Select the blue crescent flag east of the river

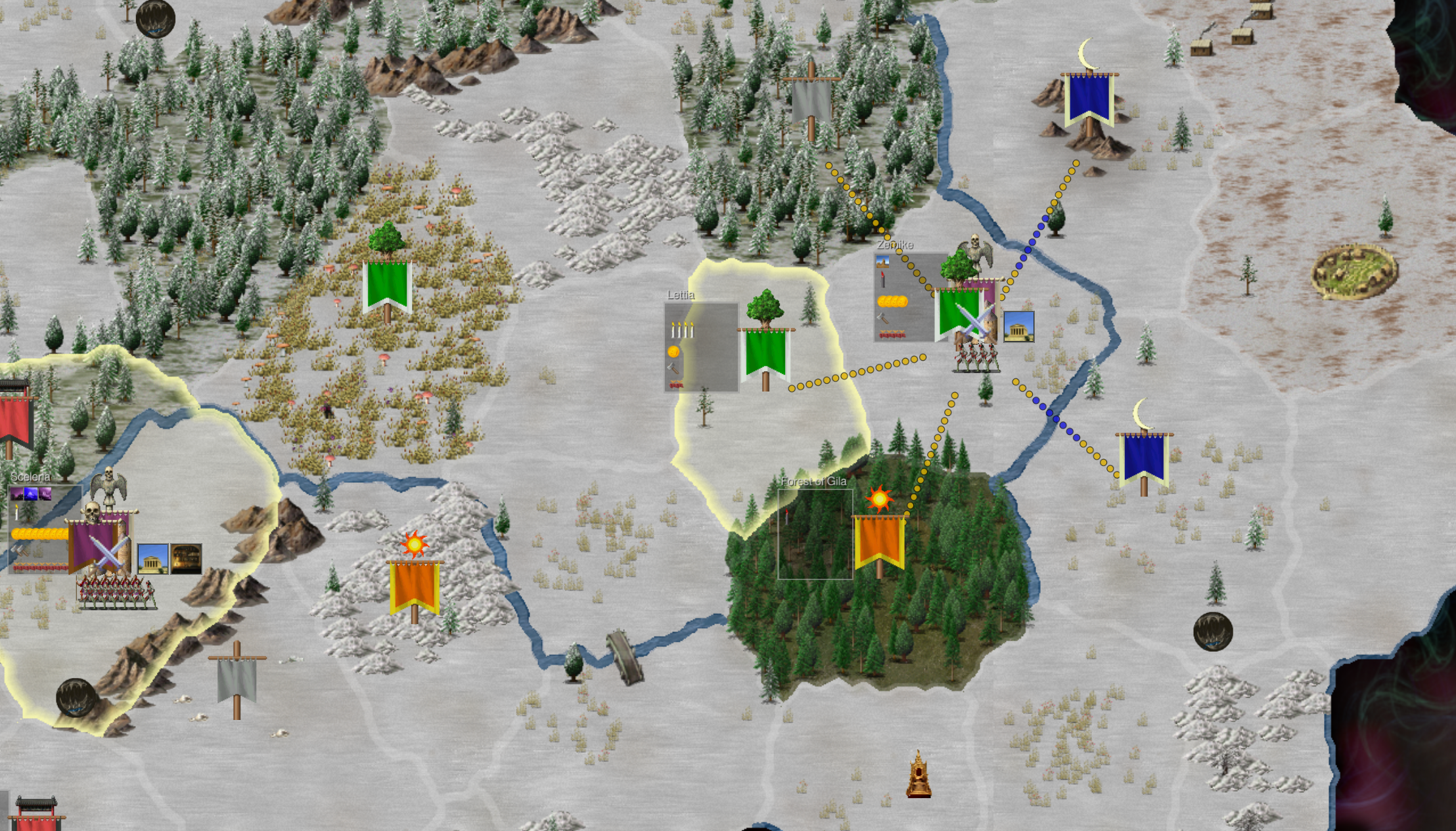(1143, 457)
